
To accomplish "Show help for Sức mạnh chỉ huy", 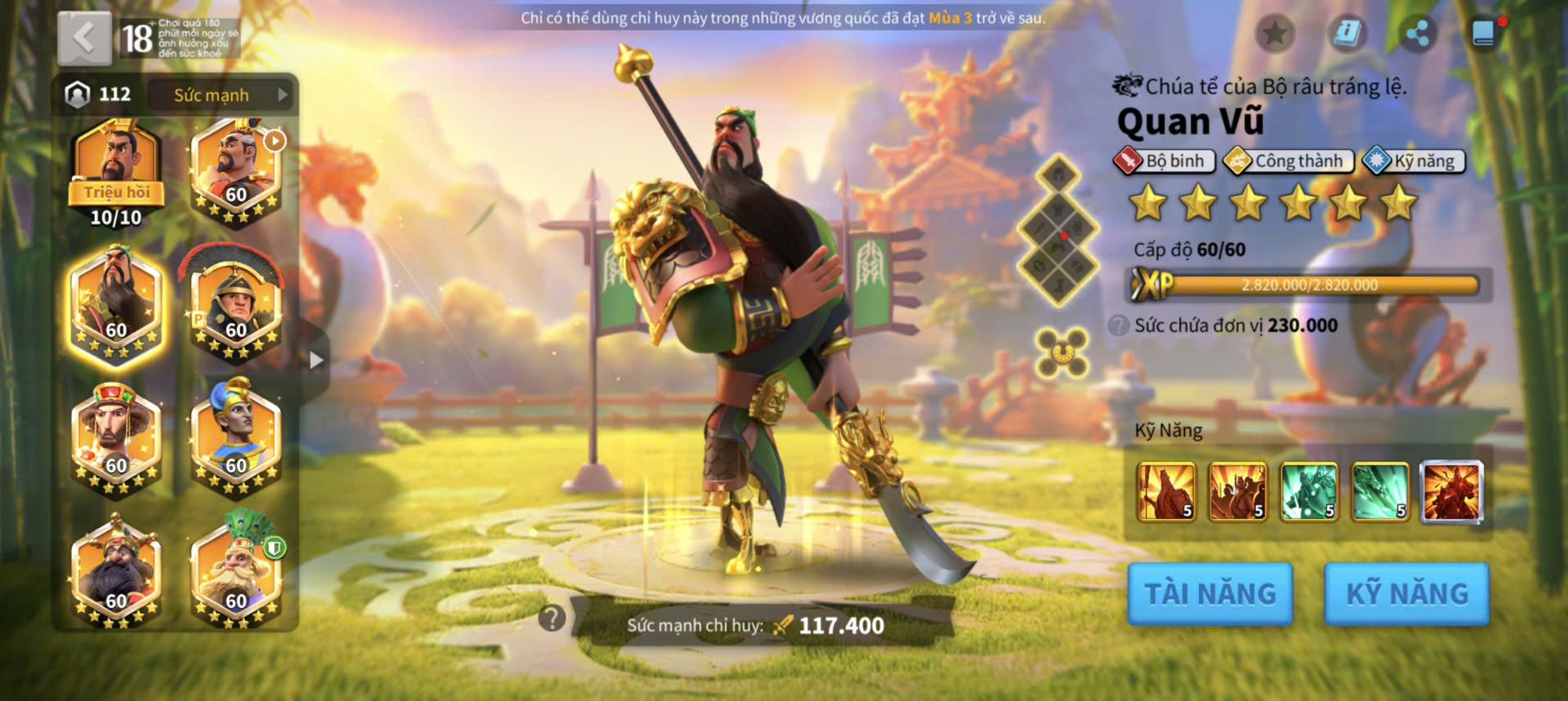I will 552,618.
